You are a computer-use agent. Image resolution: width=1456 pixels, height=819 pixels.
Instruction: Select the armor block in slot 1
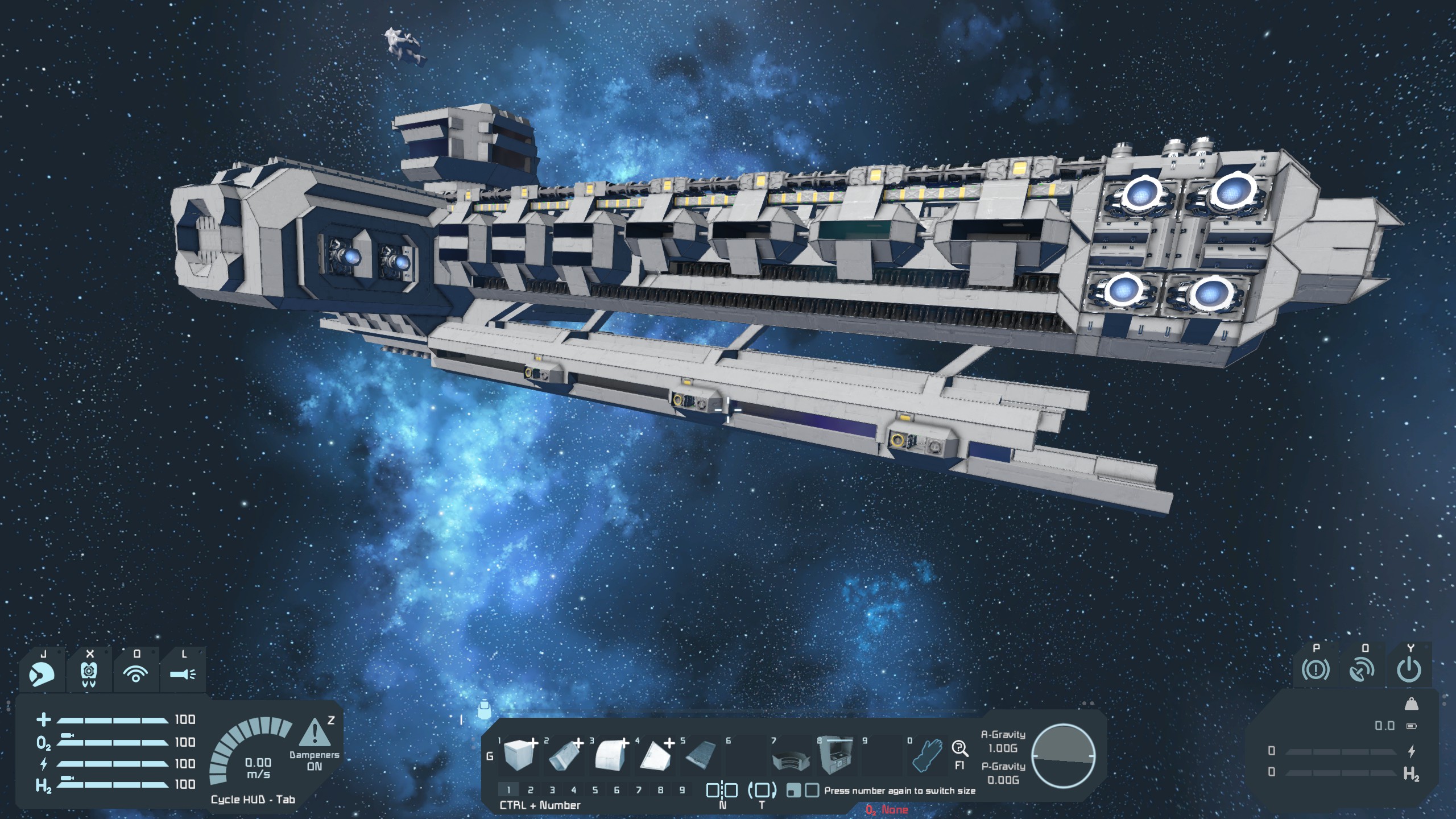click(518, 757)
